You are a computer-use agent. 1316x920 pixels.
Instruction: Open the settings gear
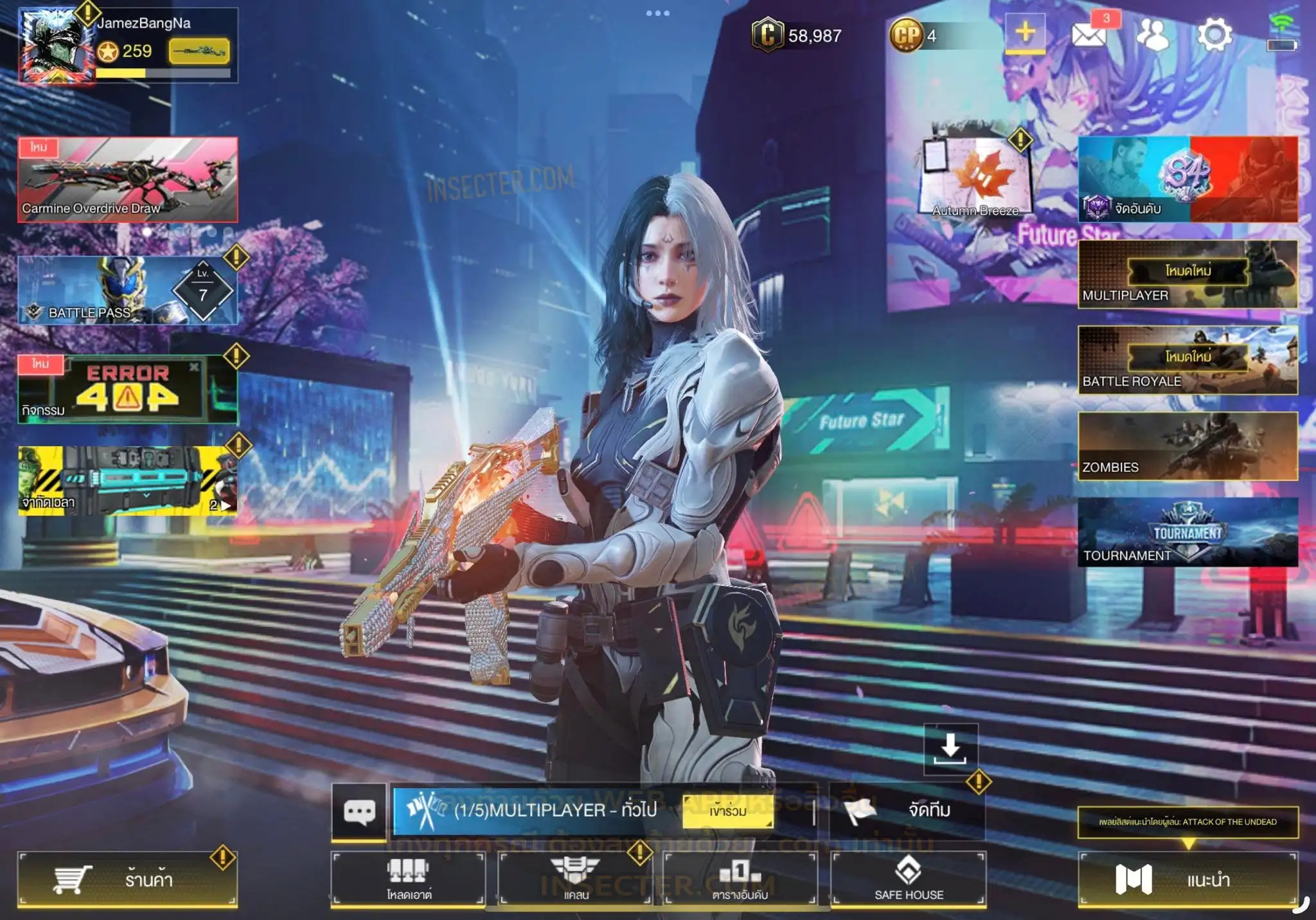(1214, 35)
